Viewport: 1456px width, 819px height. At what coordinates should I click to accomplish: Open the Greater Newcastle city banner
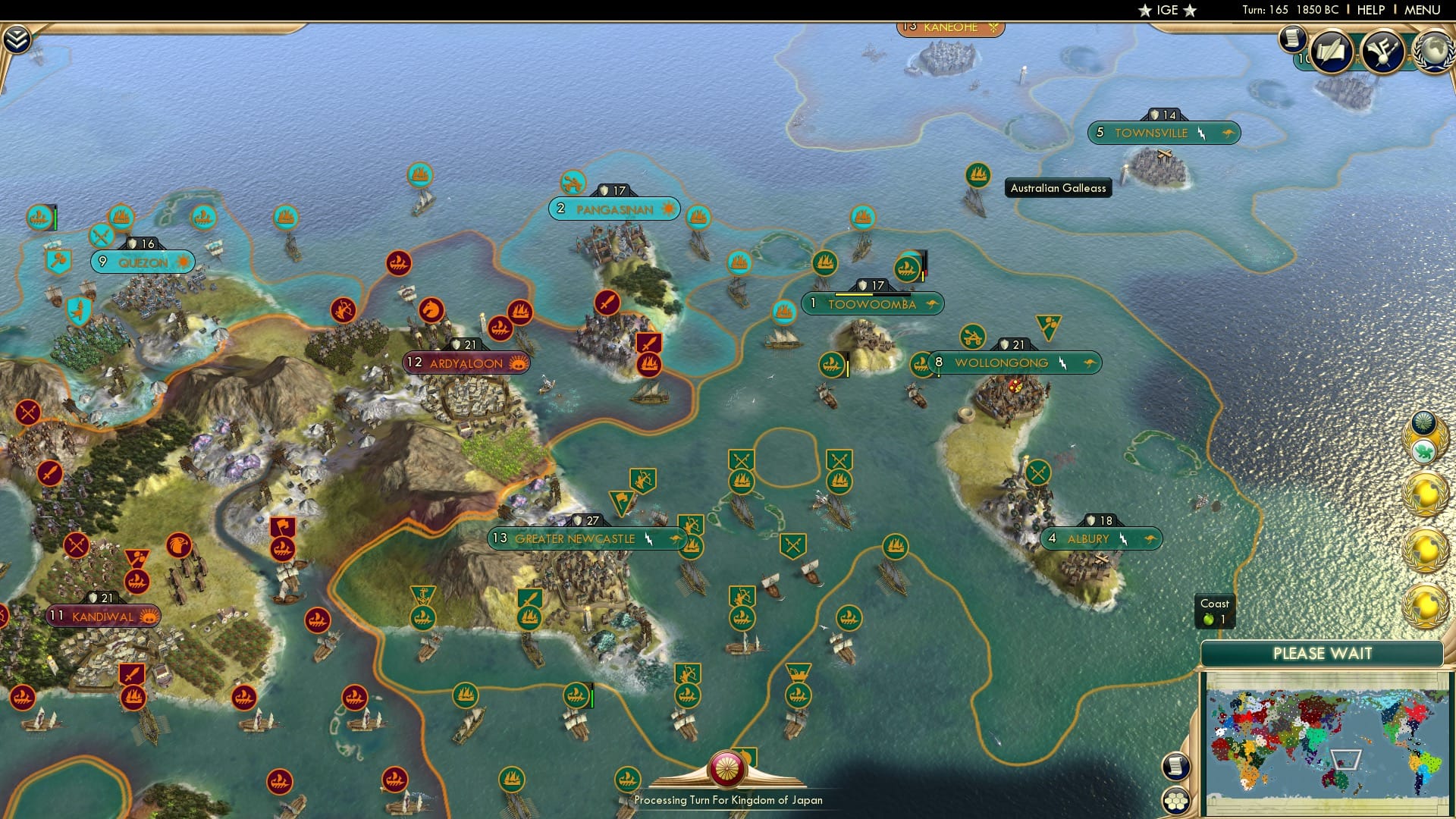(x=574, y=538)
